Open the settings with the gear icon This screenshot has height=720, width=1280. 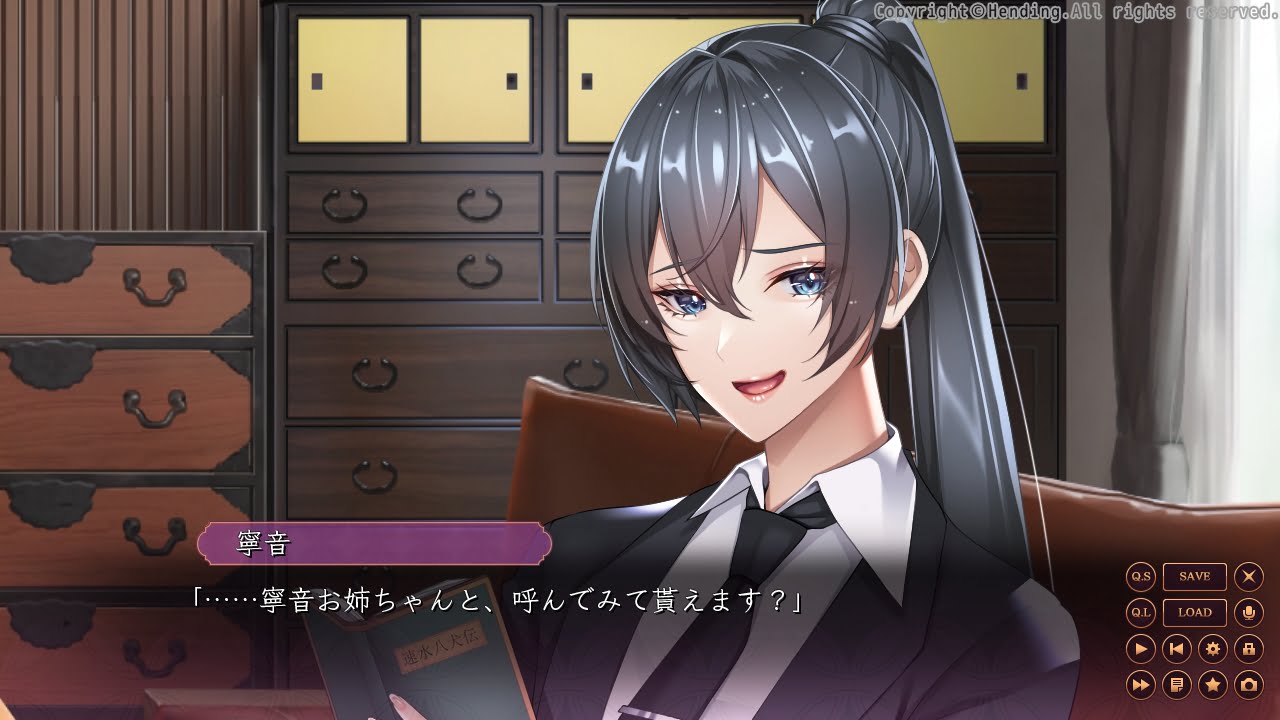click(1213, 650)
